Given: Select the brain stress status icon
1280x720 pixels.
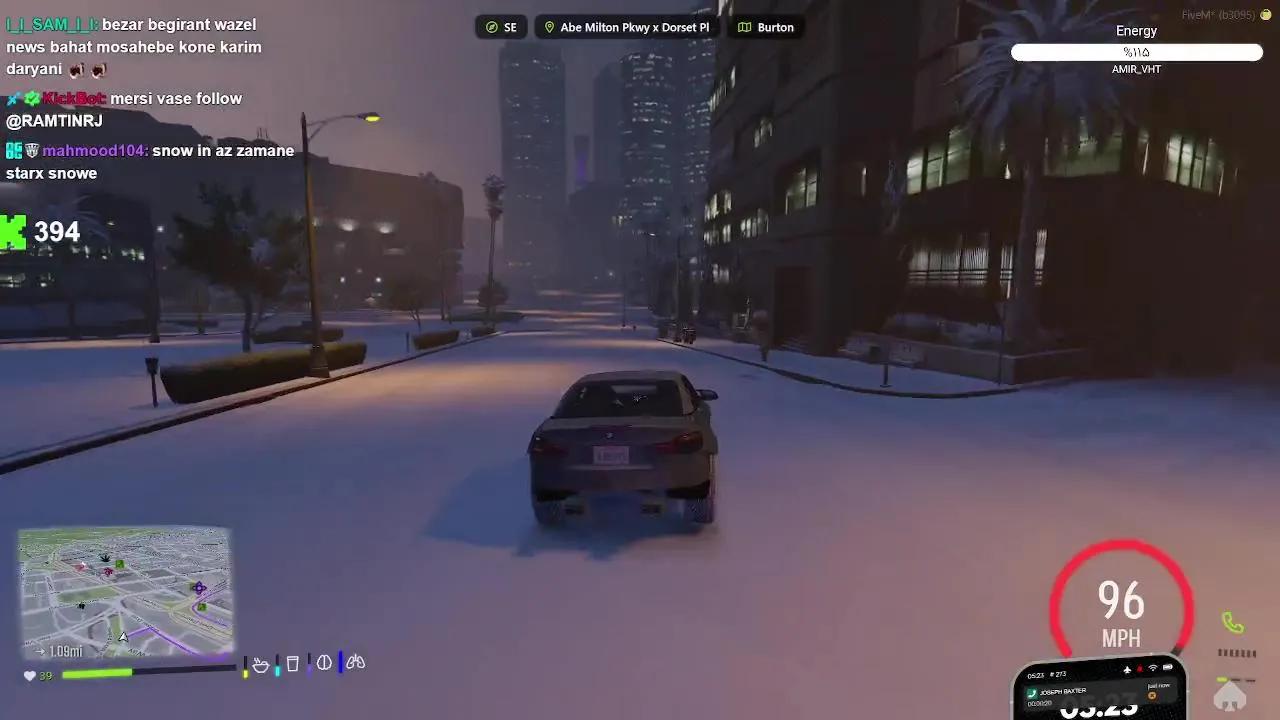Looking at the screenshot, I should pyautogui.click(x=324, y=663).
